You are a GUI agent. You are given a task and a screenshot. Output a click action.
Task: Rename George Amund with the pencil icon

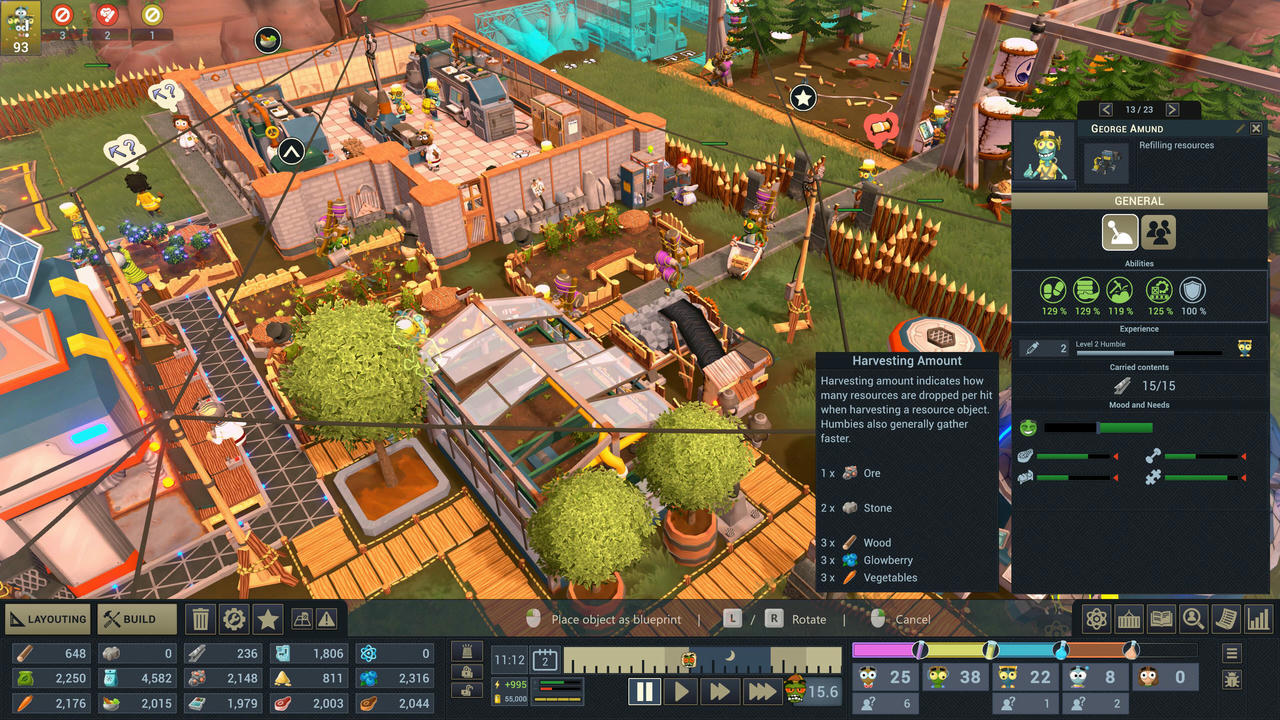(1241, 129)
